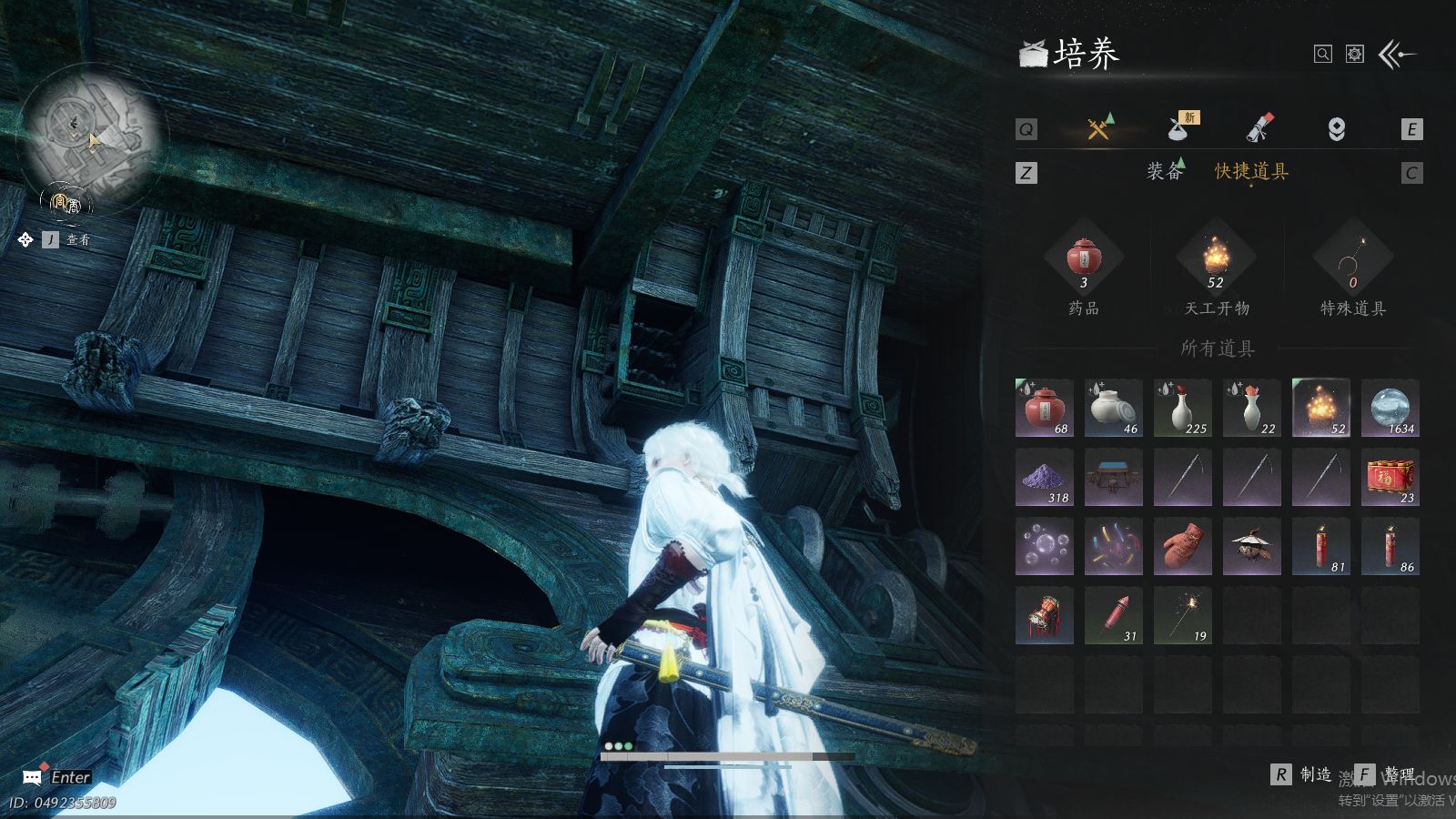Open the coin stack tab
Screen dimensions: 1456x819
1336,129
